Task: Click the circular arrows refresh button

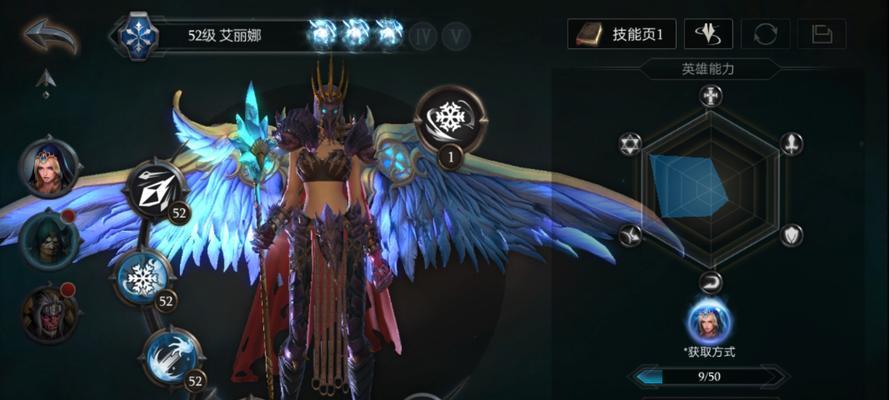Action: pos(765,34)
